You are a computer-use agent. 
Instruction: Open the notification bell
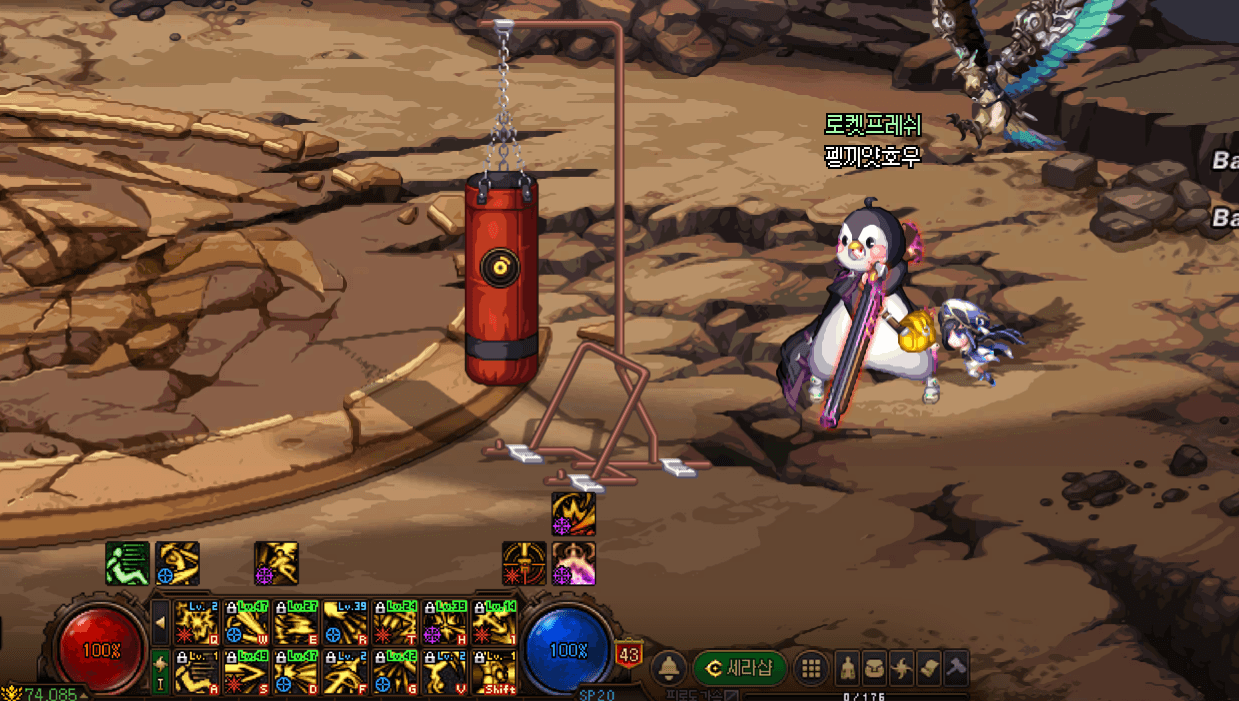668,668
